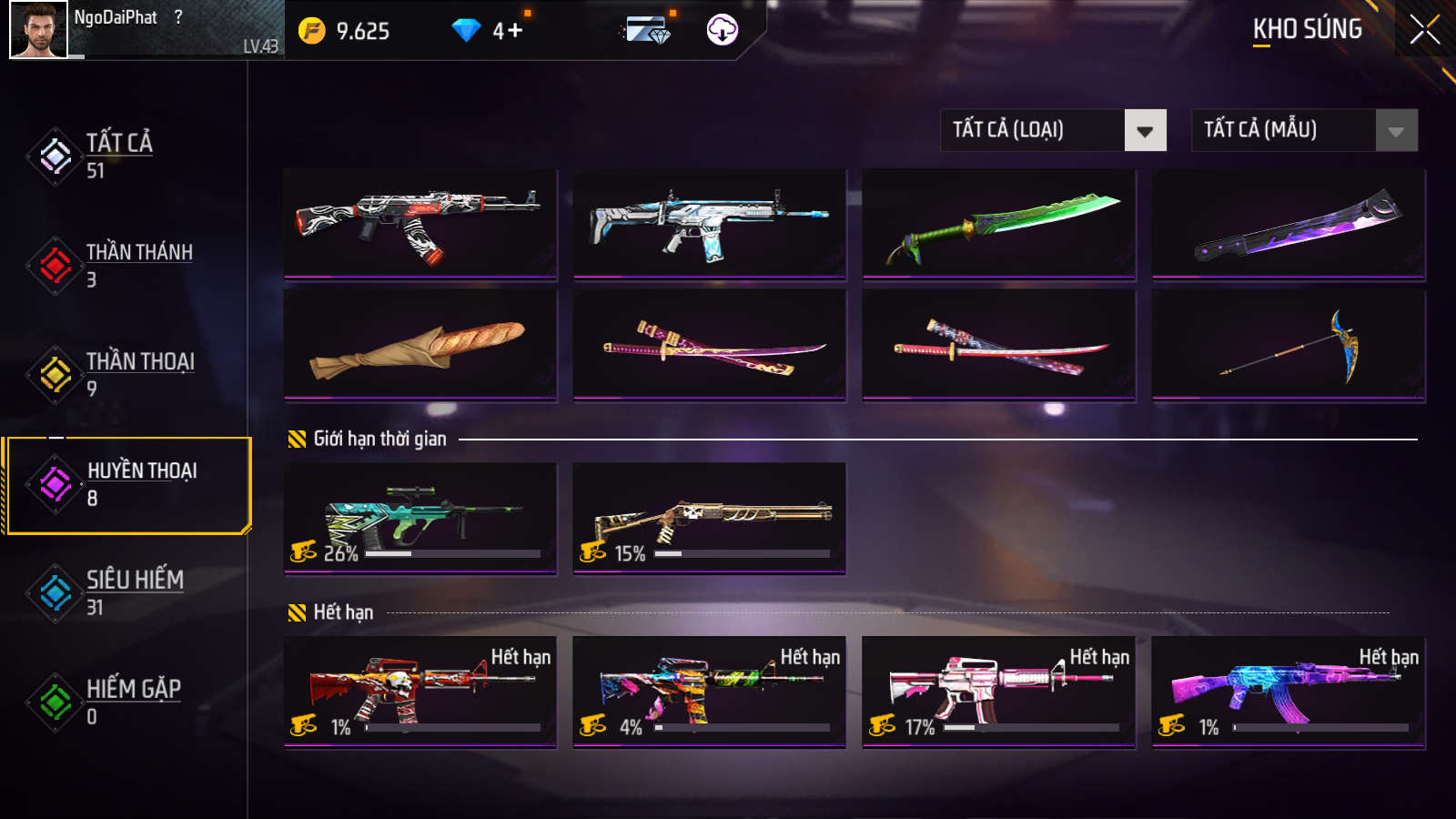Choose the teal AUG skin at 26%
1456x819 pixels.
(x=420, y=518)
